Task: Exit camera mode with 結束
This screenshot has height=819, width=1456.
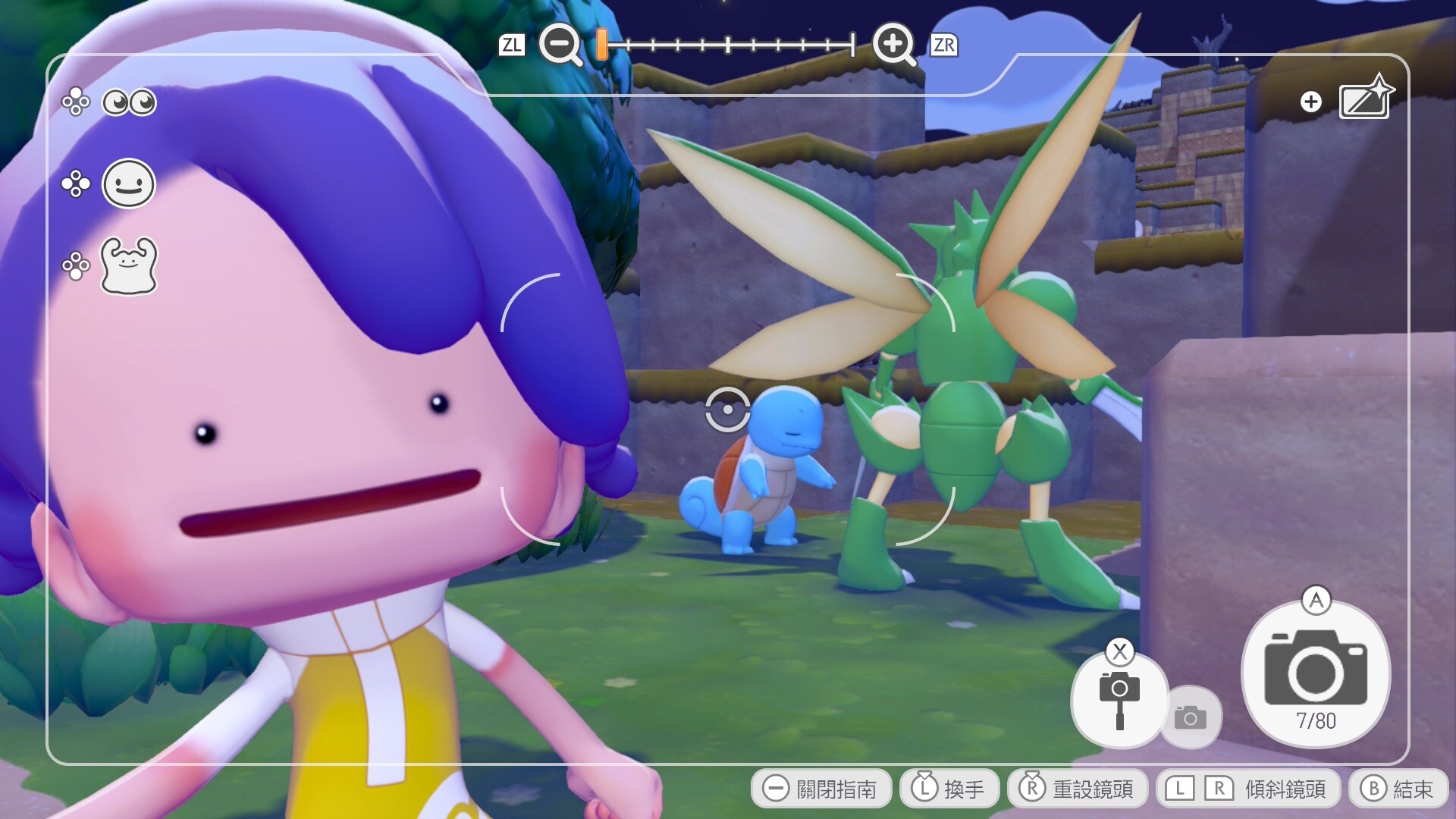Action: (1398, 789)
